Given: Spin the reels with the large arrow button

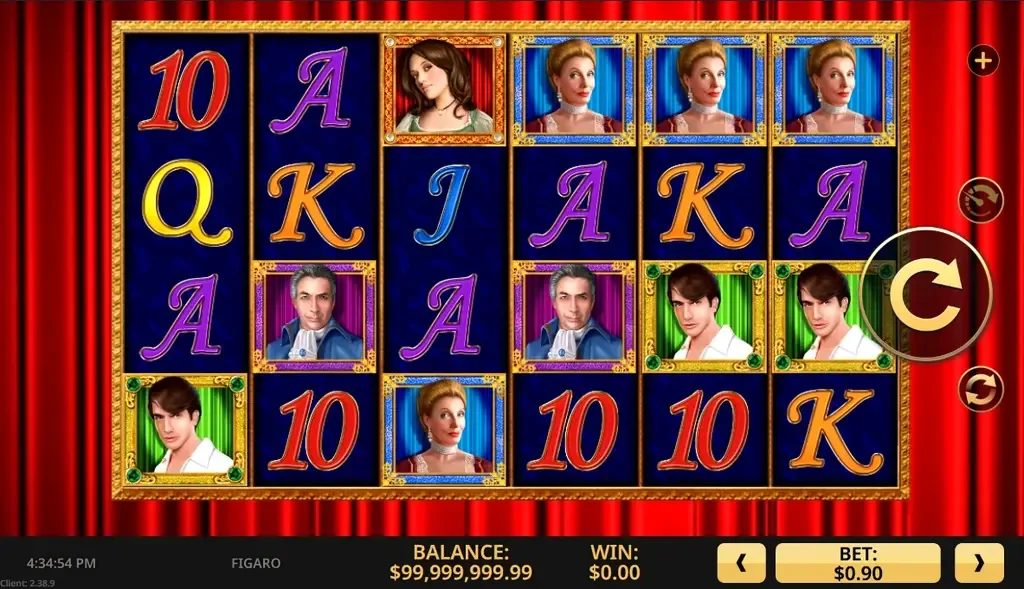Looking at the screenshot, I should point(925,294).
